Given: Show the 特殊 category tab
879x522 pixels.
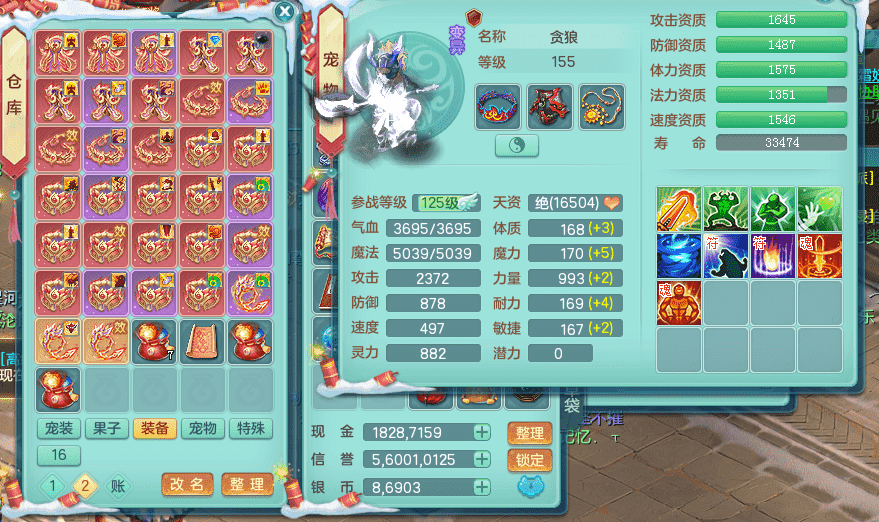Looking at the screenshot, I should [250, 429].
